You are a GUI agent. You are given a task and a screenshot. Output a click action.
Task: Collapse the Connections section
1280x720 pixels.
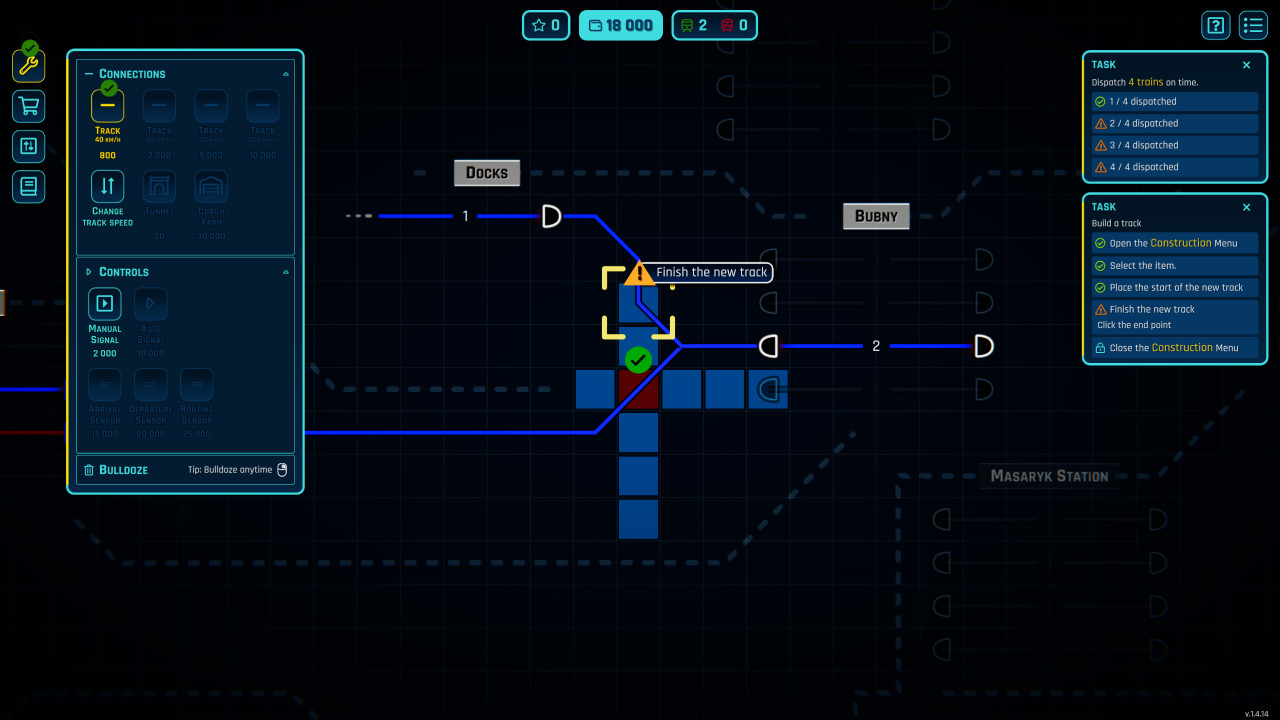[88, 73]
